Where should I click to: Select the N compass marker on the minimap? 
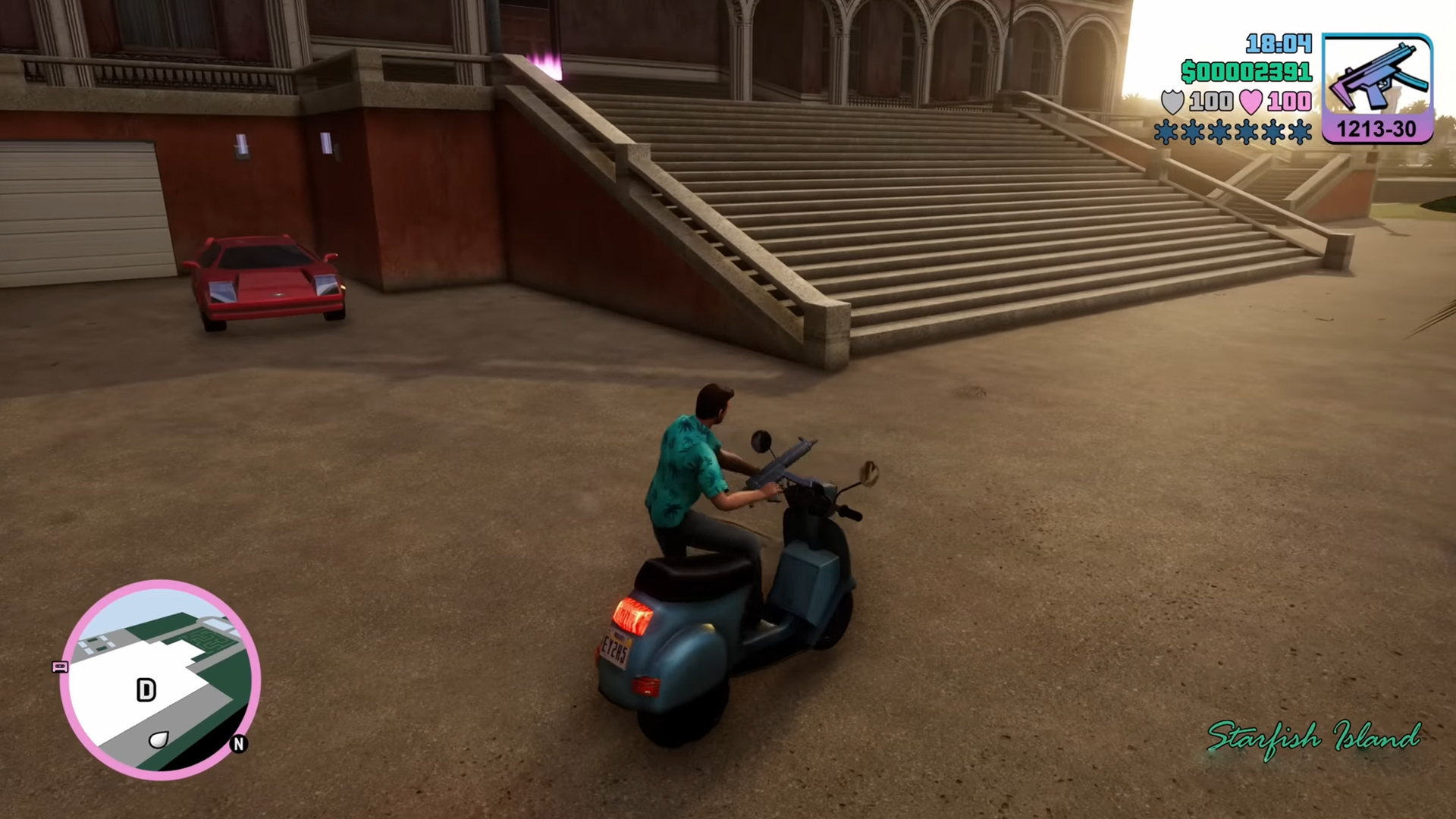click(x=239, y=745)
